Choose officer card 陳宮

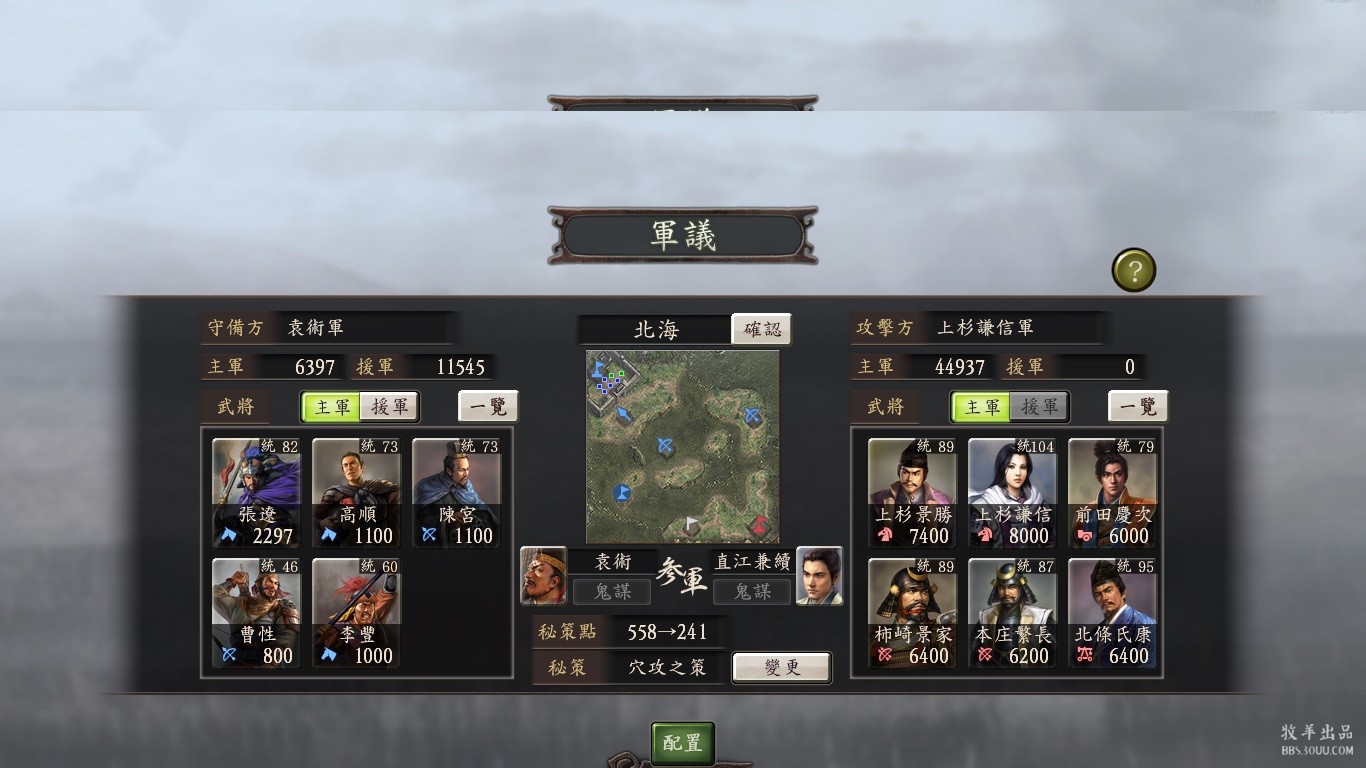pyautogui.click(x=457, y=493)
